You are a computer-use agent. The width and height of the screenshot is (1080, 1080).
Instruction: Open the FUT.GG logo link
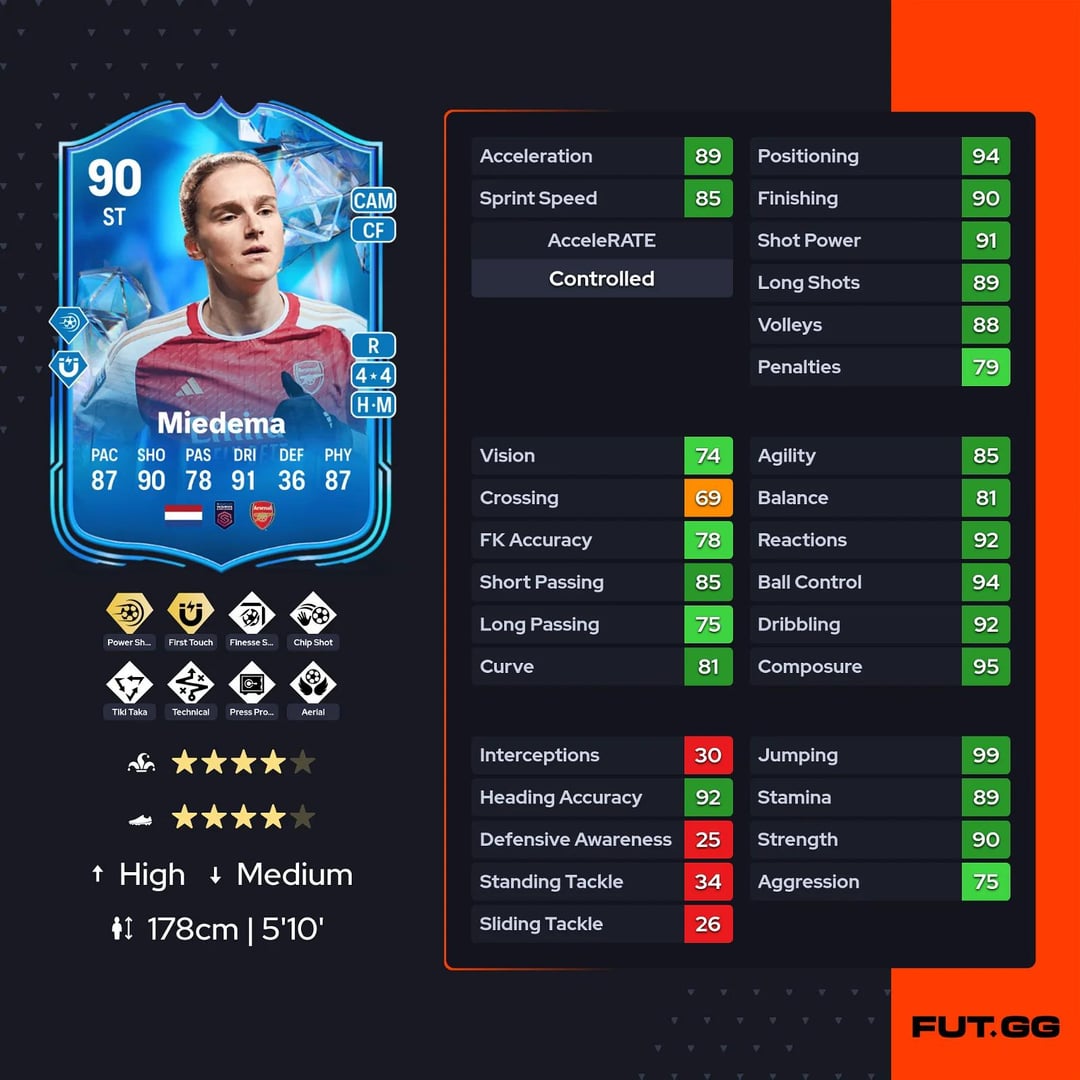985,1027
